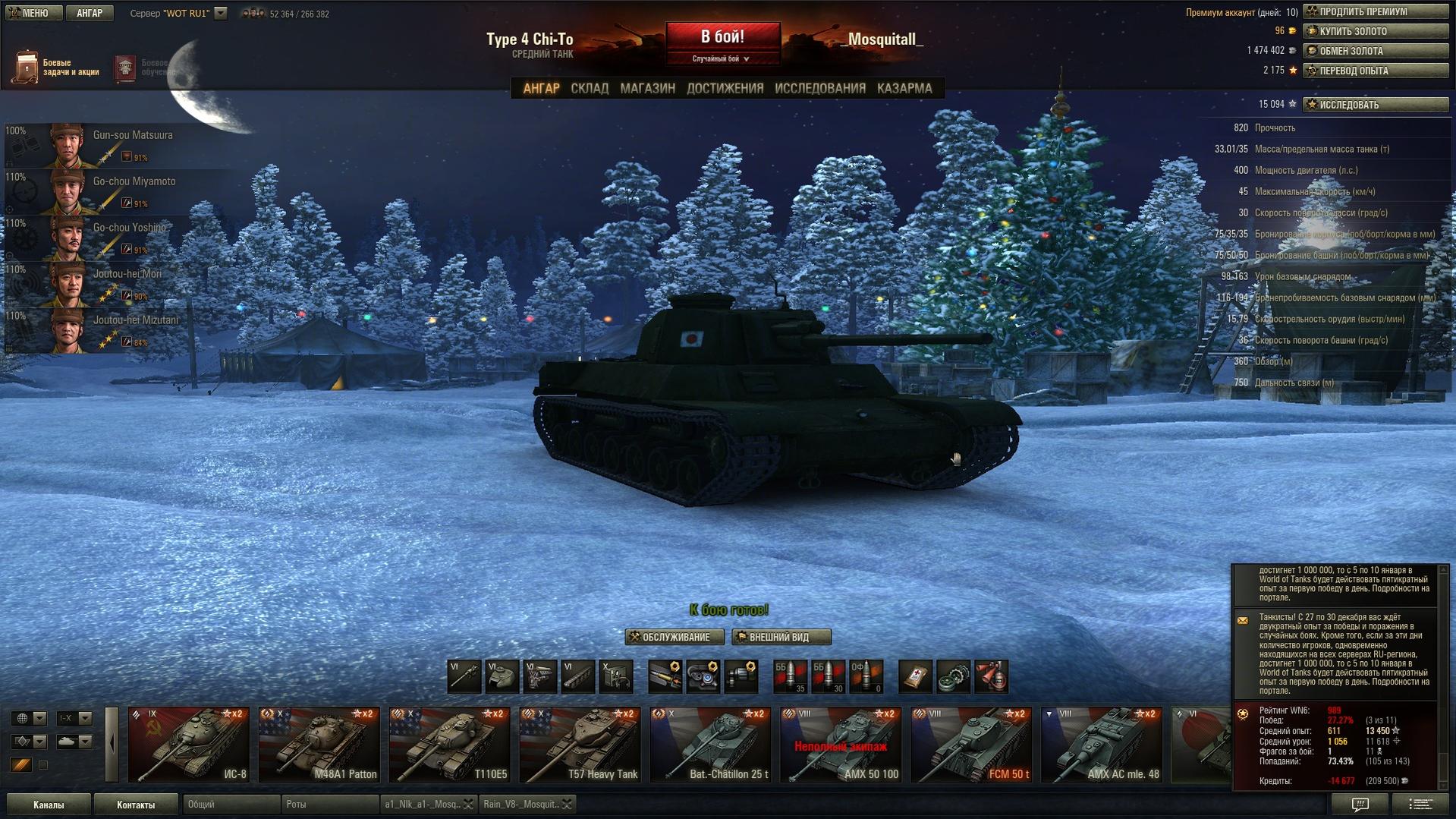Open the ВНЕШНИЙ ВИД customization
This screenshot has width=1456, height=819.
[x=780, y=637]
